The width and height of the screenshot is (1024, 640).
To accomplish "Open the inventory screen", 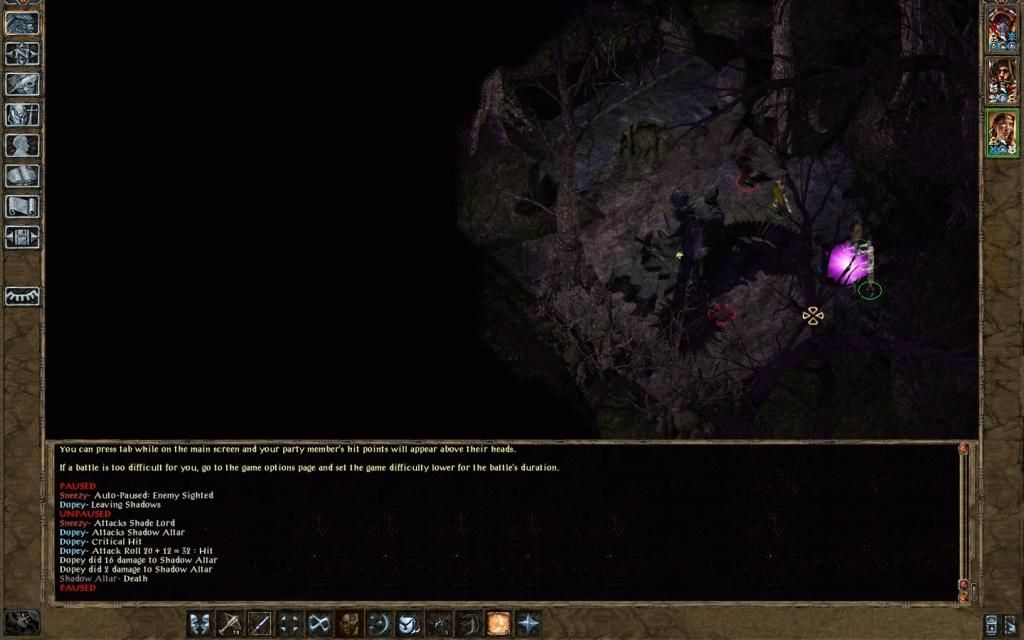I will [22, 115].
